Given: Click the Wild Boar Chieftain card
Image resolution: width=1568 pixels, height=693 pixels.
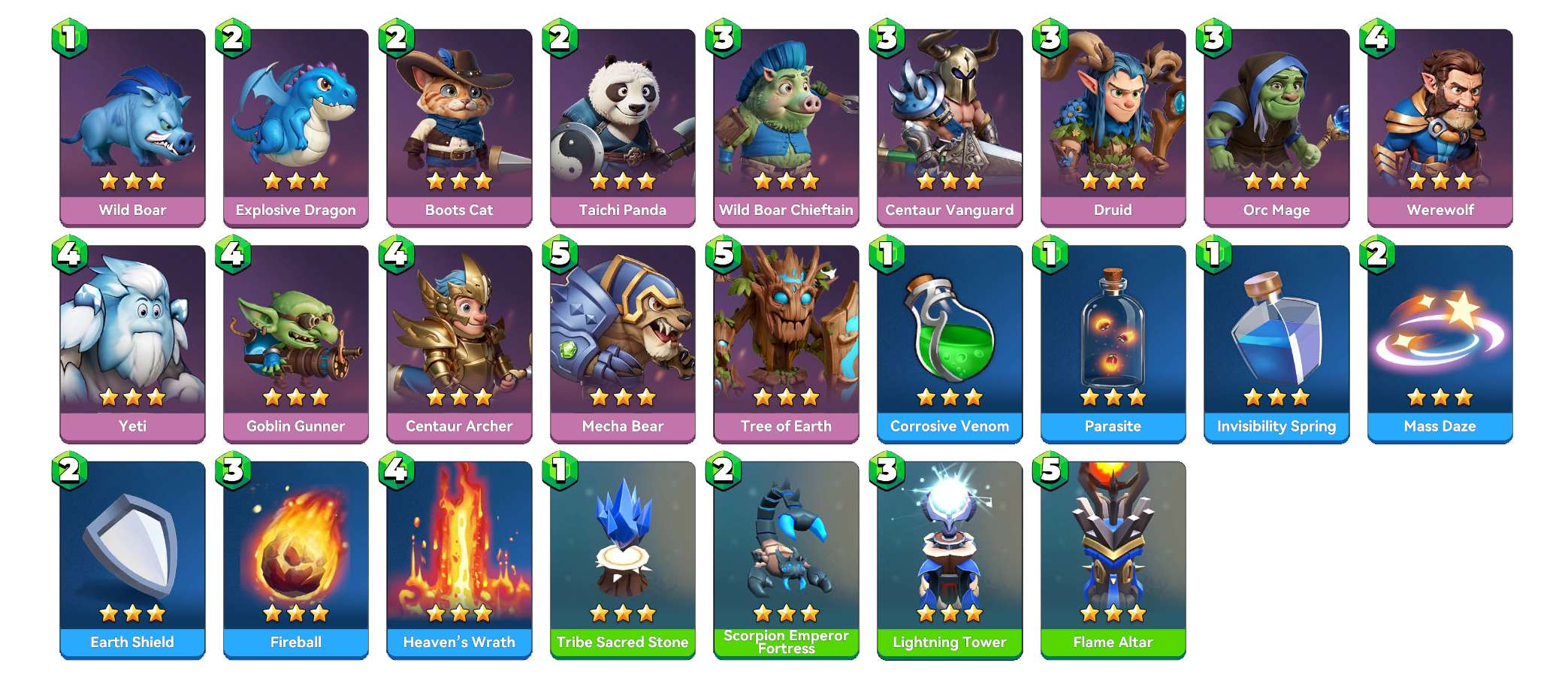Looking at the screenshot, I should pyautogui.click(x=786, y=128).
